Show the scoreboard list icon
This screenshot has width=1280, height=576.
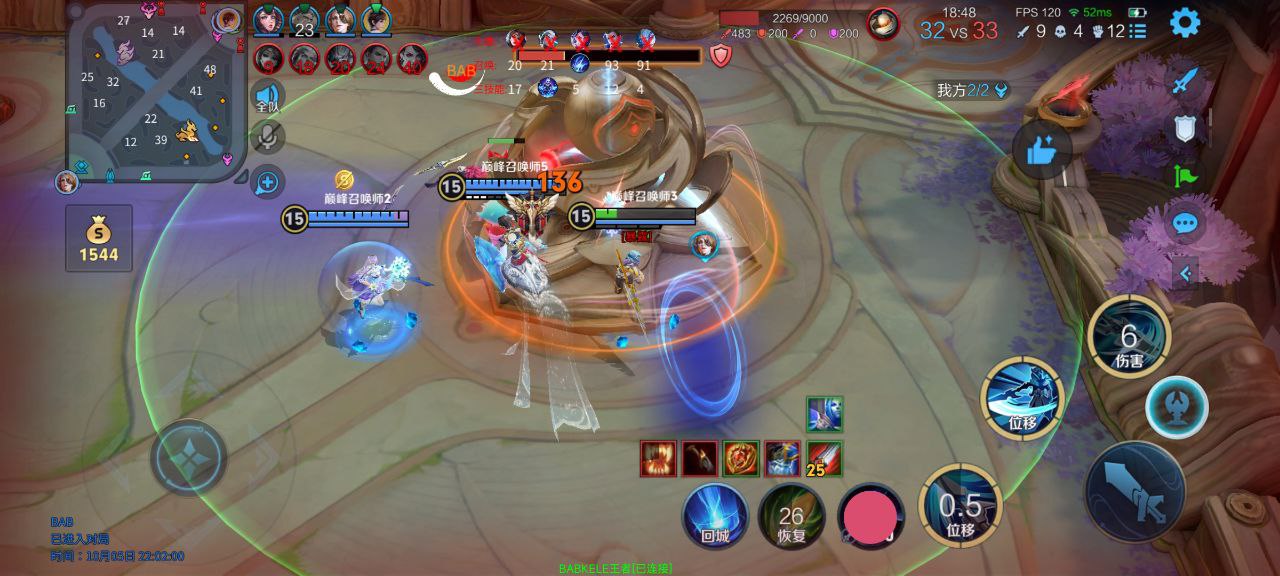click(x=1138, y=31)
